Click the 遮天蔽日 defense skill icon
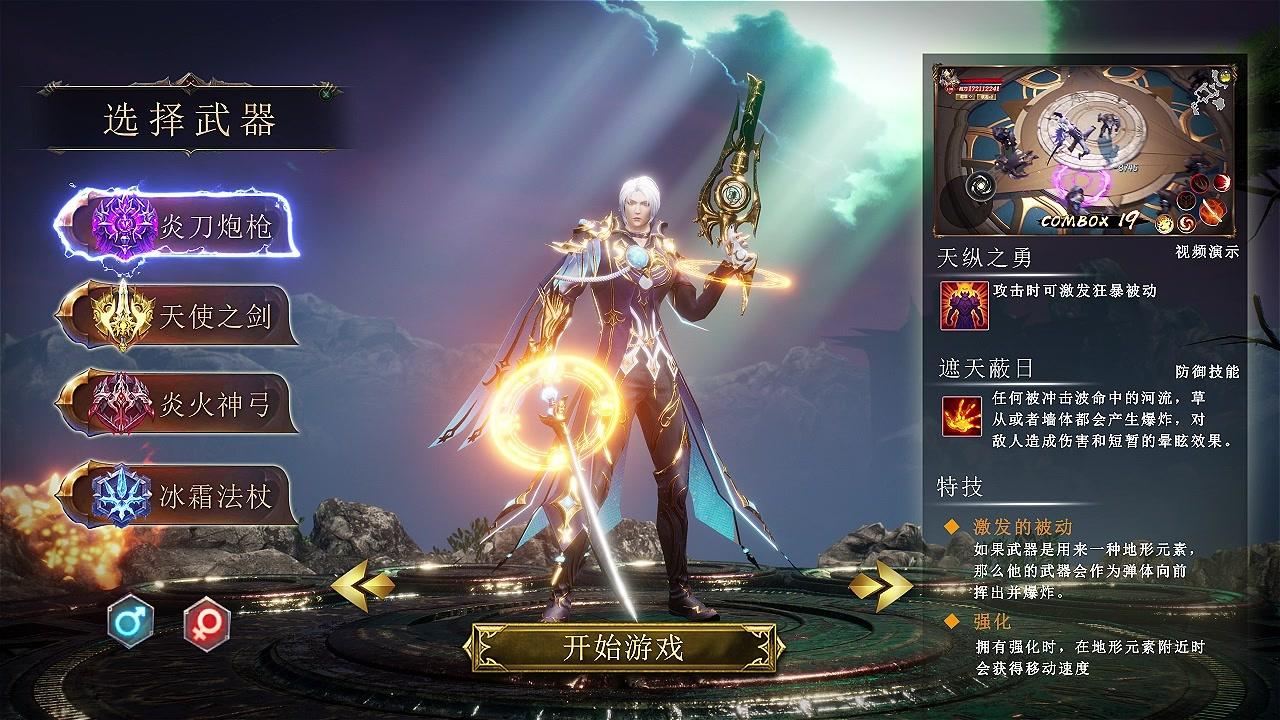The image size is (1280, 720). [961, 416]
